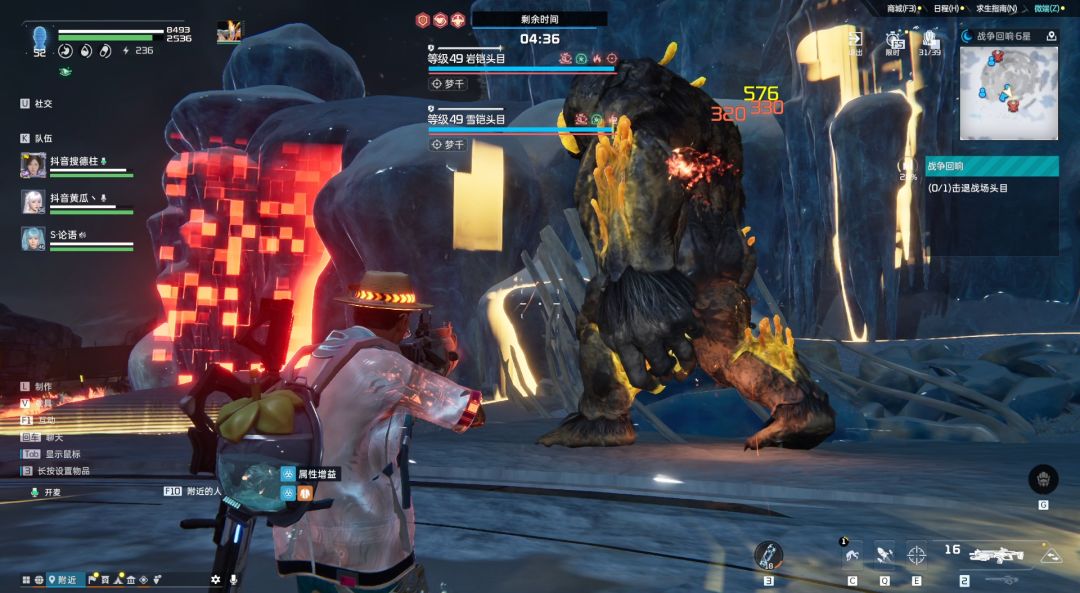Screen dimensions: 1080x593
Task: Click the 退出 exit icon
Action: coord(855,41)
